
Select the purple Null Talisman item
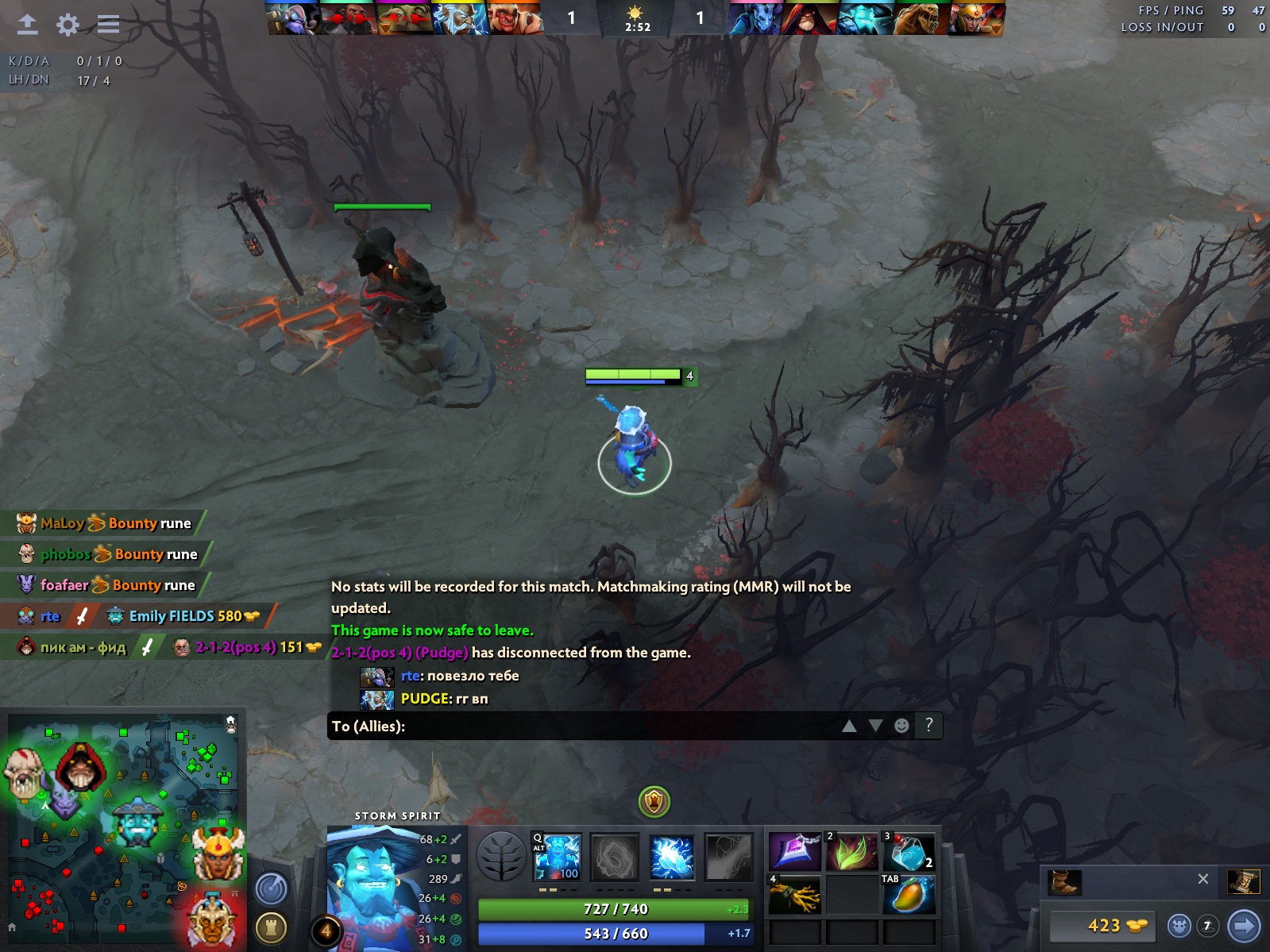[x=795, y=853]
